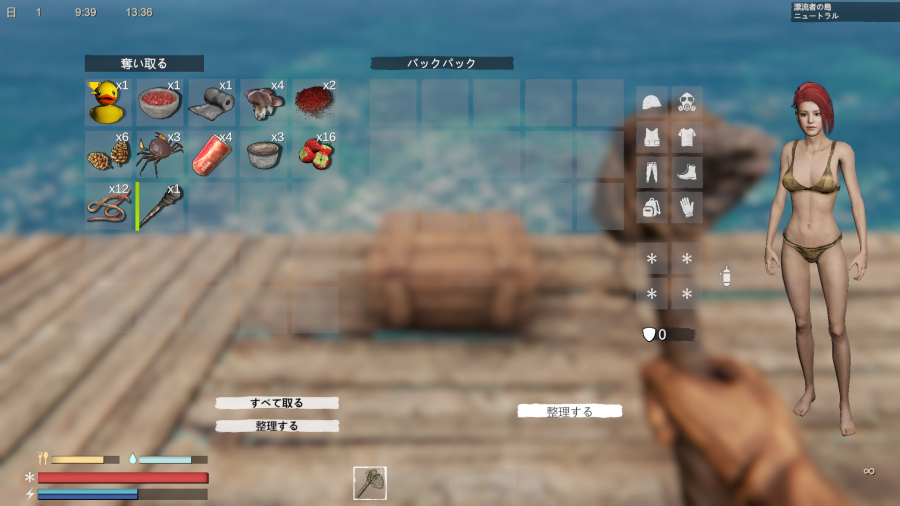The height and width of the screenshot is (506, 900).
Task: Take the crab item stack
Action: click(x=160, y=154)
